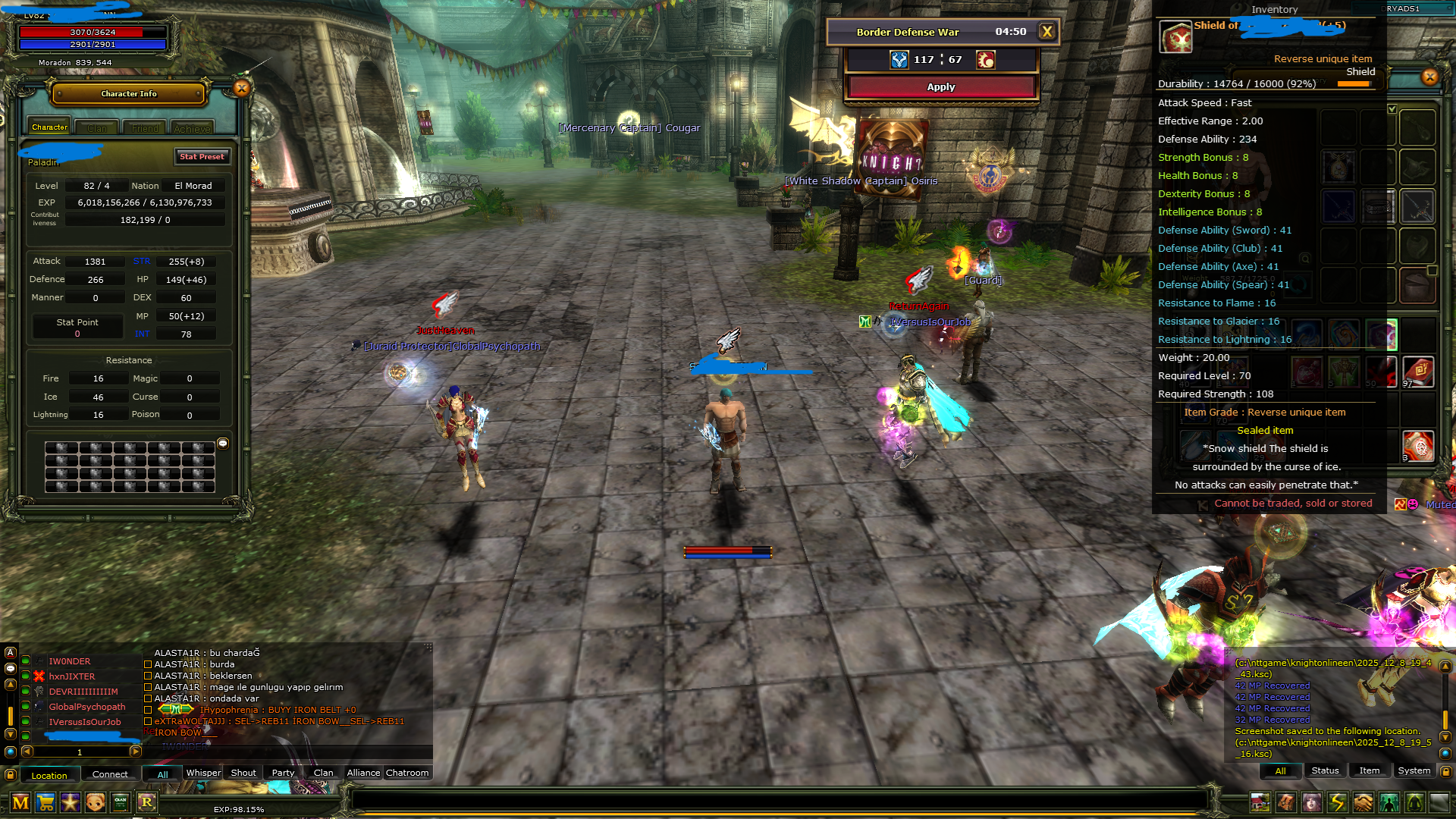Image resolution: width=1456 pixels, height=819 pixels.
Task: Select the handshake trade icon in the skill bar
Action: tap(1362, 802)
